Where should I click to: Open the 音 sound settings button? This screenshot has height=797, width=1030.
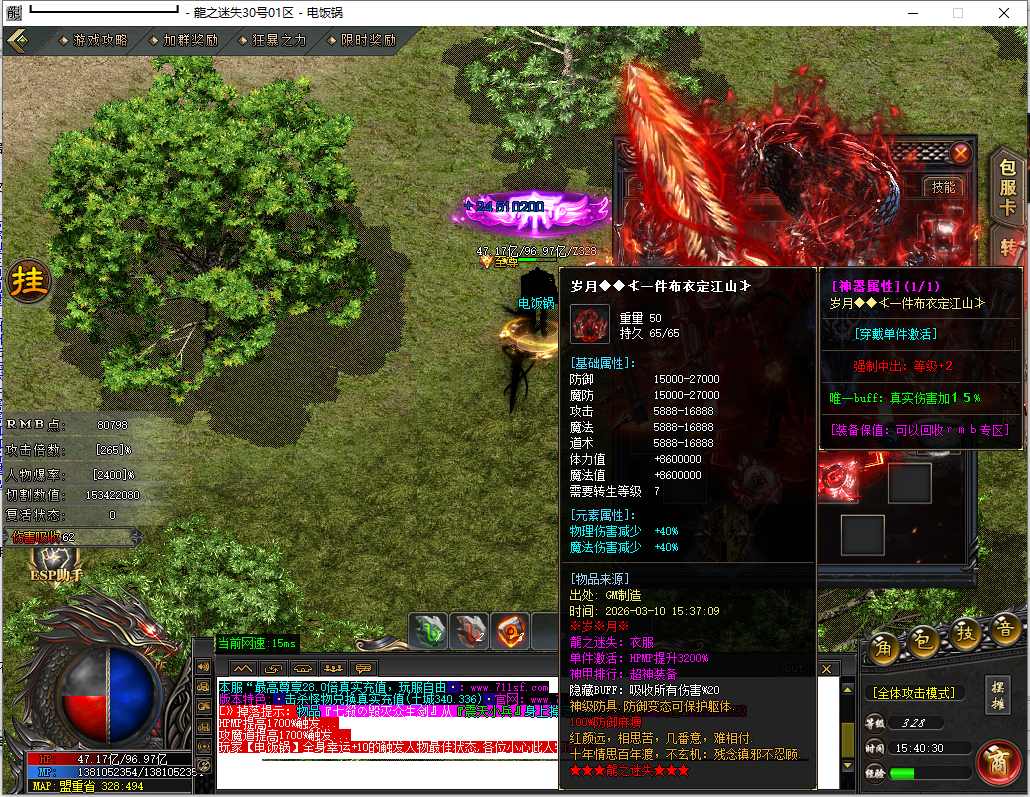(x=1004, y=632)
